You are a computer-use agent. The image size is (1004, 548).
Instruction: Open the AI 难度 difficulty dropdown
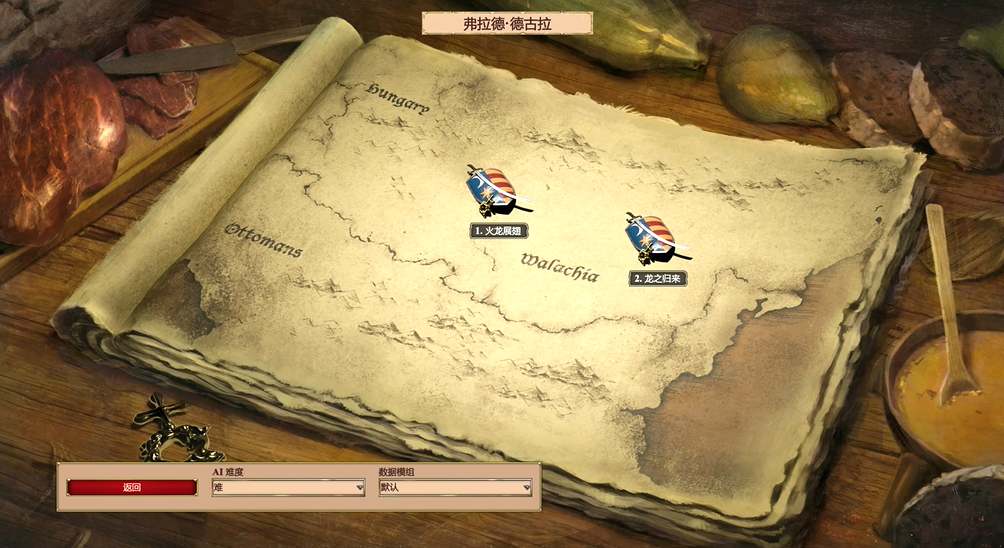(x=288, y=488)
